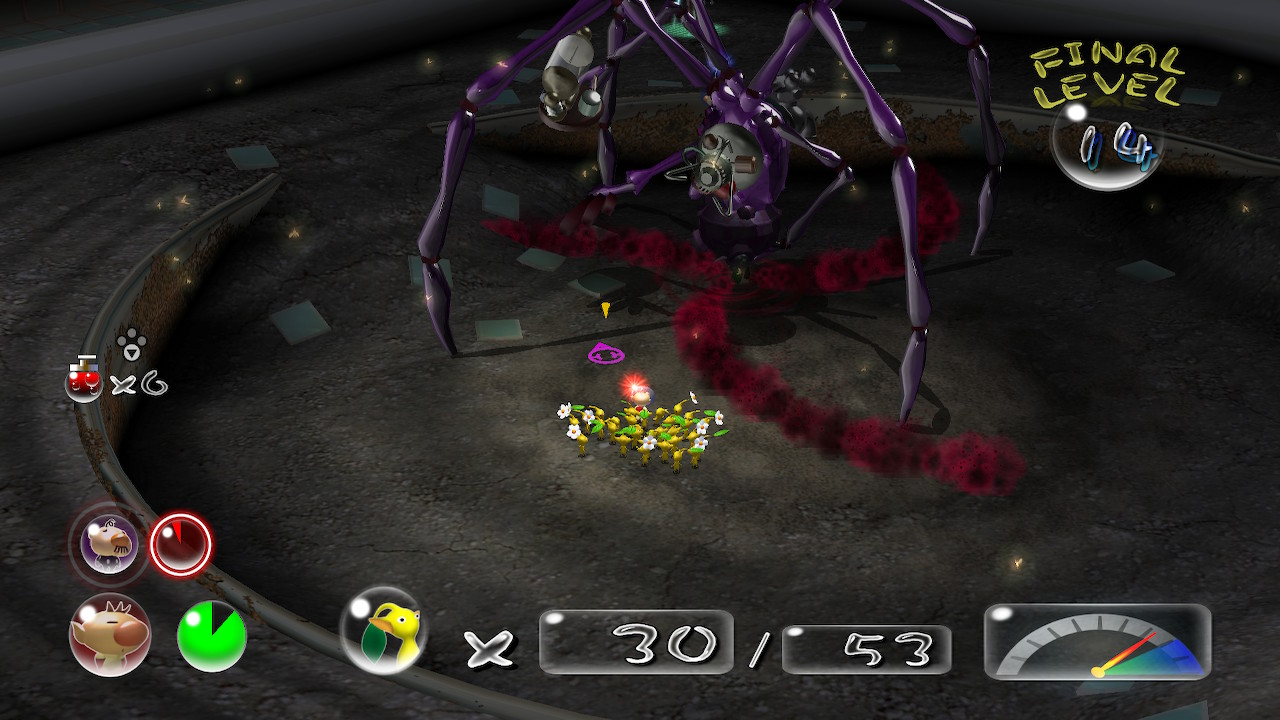Image resolution: width=1280 pixels, height=720 pixels.
Task: Select the Olimar captain portrait
Action: tap(109, 634)
